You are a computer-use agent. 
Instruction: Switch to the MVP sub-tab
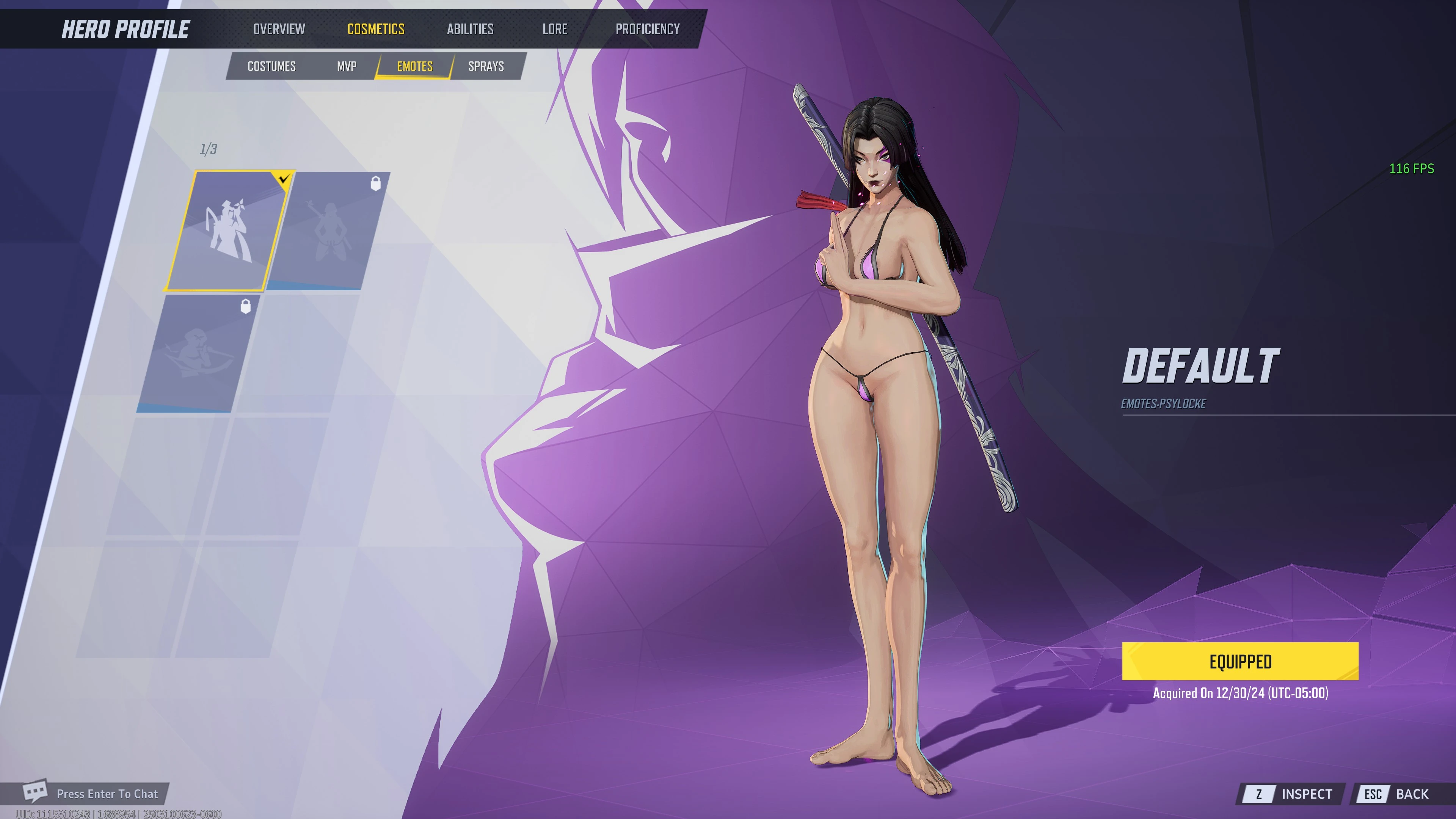click(x=347, y=66)
